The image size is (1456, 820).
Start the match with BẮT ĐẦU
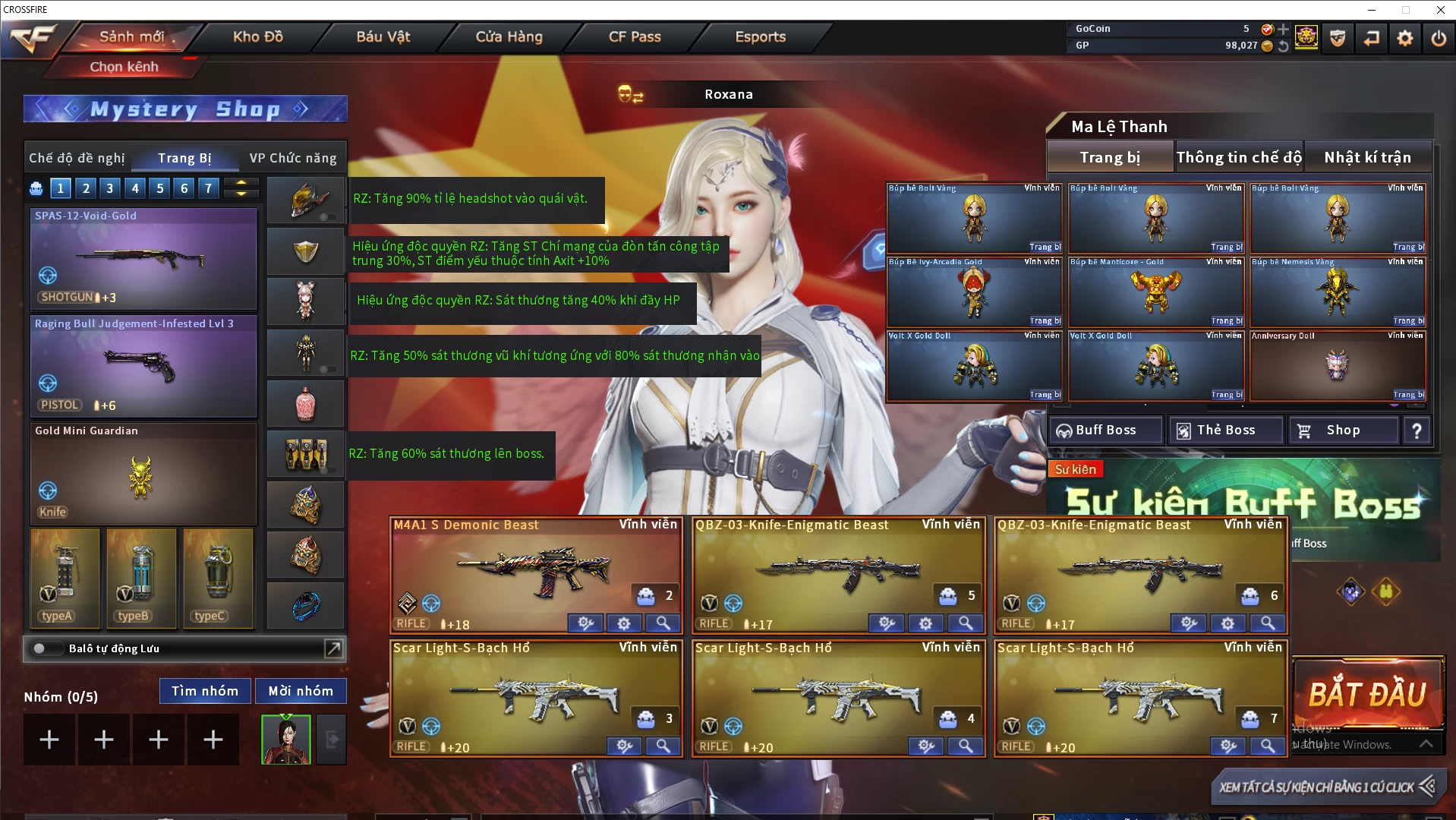tap(1367, 695)
